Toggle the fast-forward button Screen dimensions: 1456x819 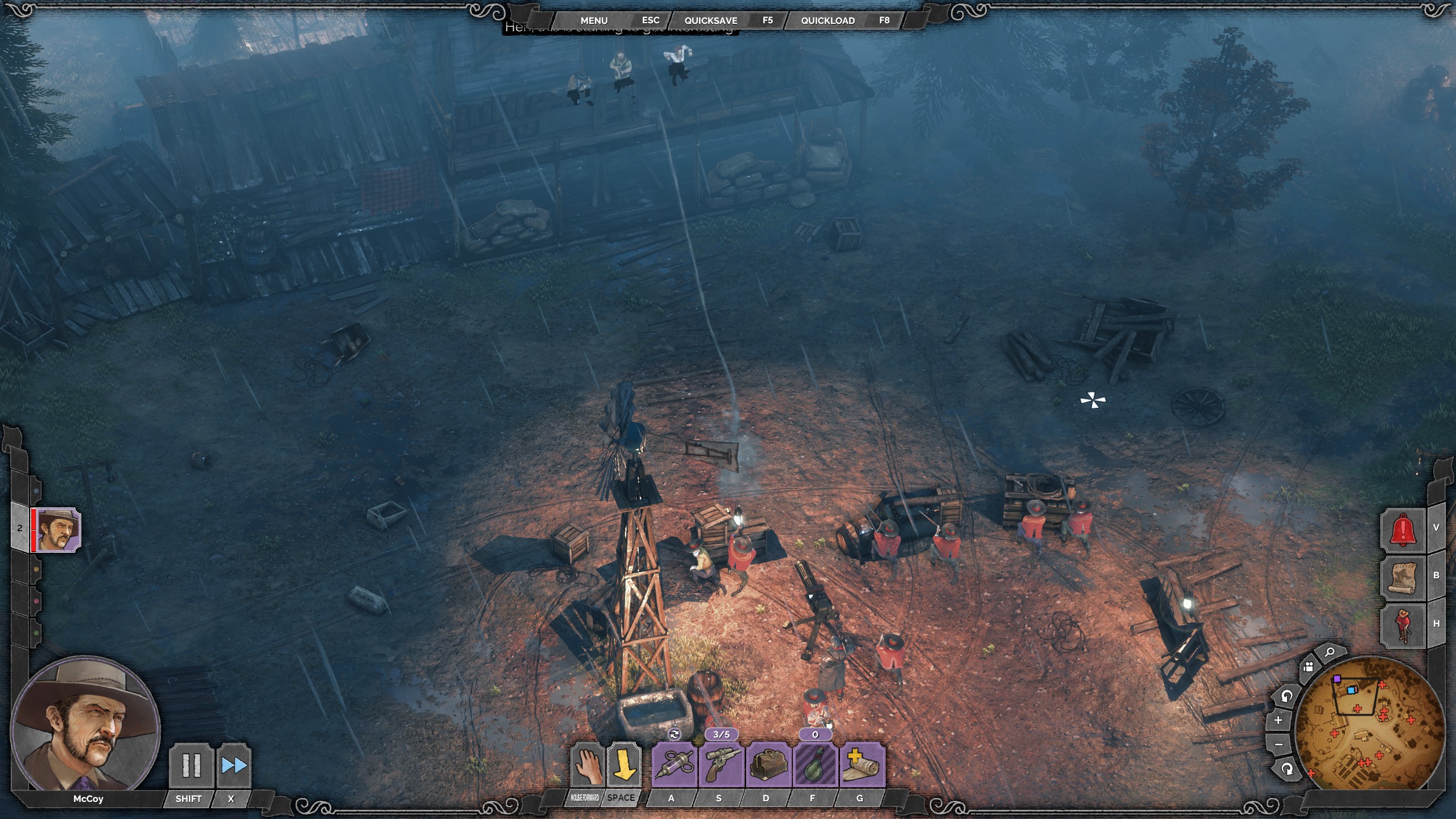tap(234, 766)
